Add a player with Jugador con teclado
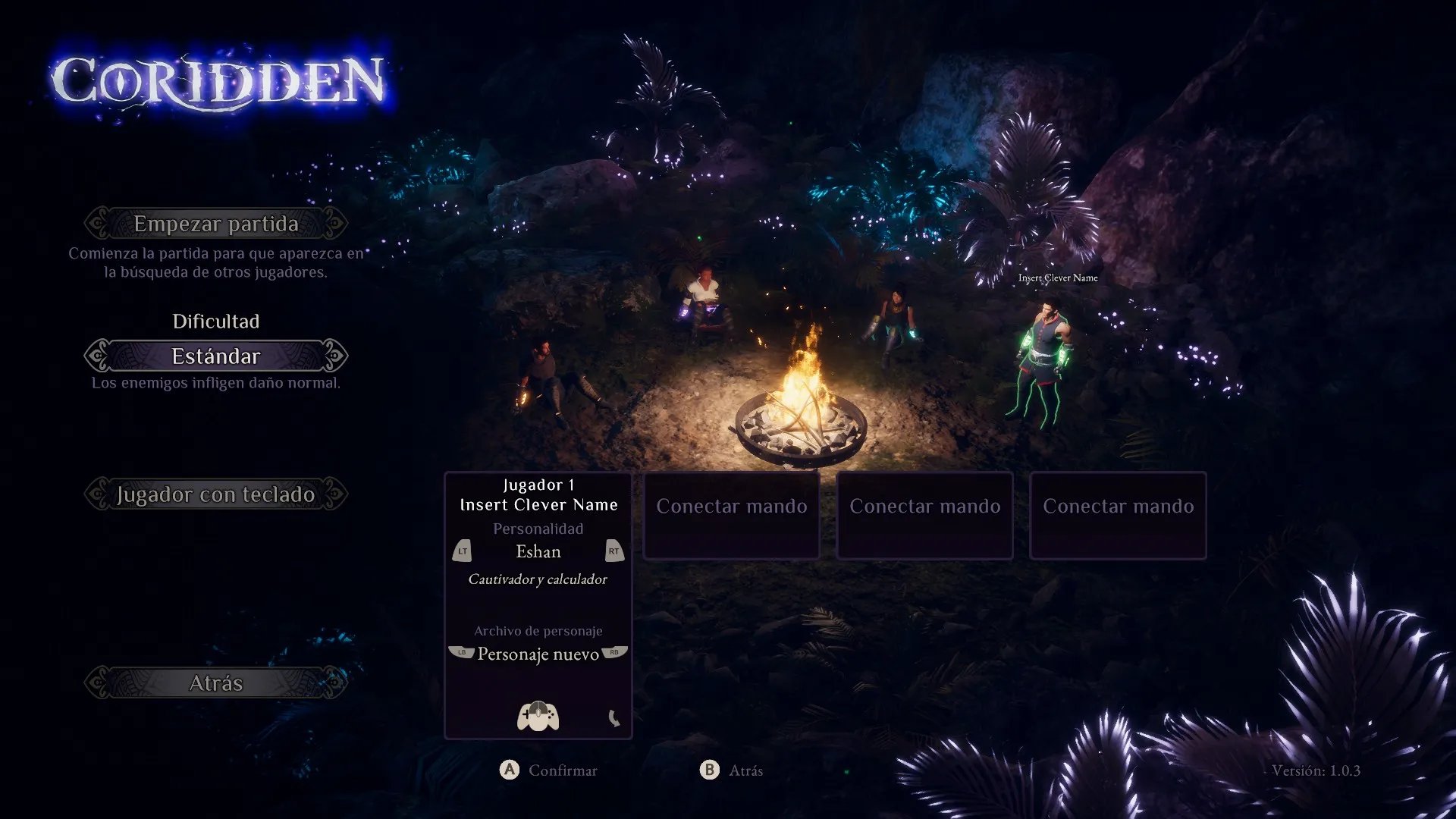 (x=216, y=494)
